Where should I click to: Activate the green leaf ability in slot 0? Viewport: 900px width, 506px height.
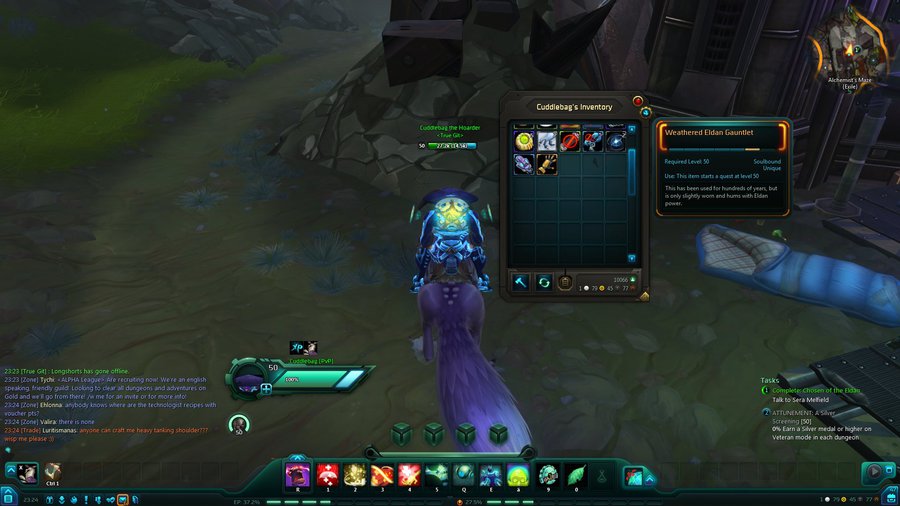[574, 473]
